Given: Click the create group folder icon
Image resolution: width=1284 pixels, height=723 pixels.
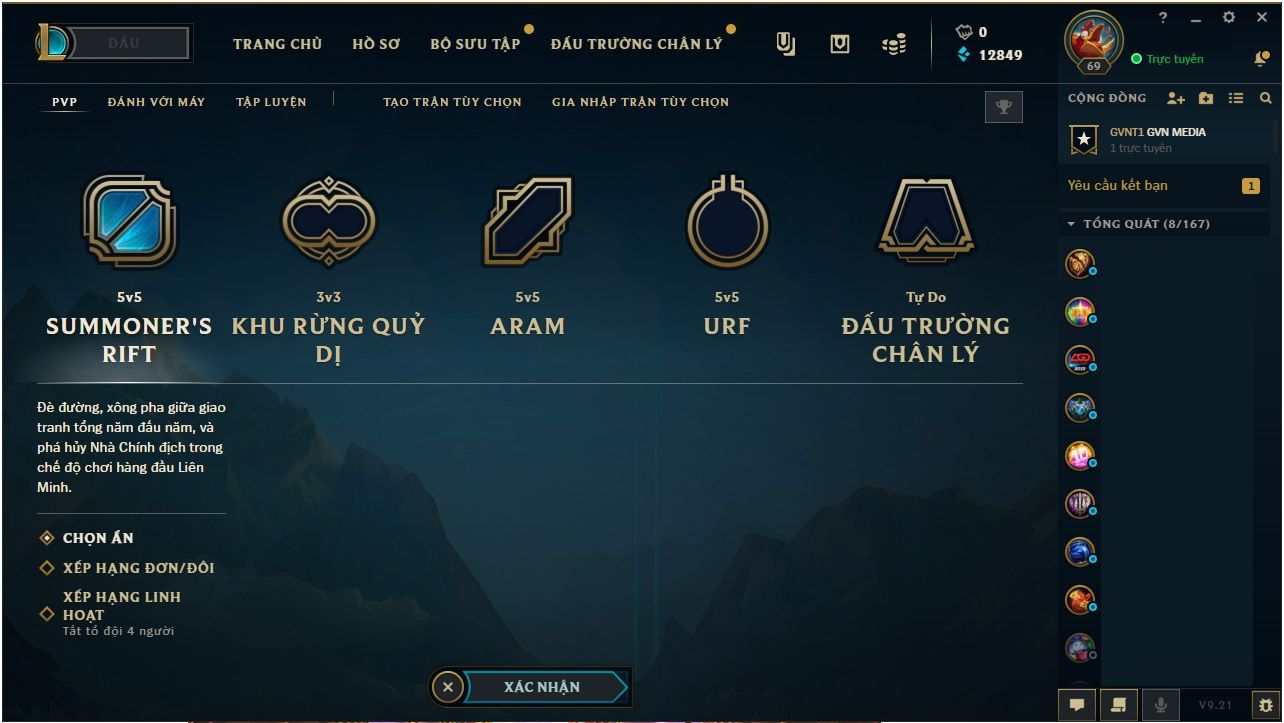Looking at the screenshot, I should pos(1205,97).
